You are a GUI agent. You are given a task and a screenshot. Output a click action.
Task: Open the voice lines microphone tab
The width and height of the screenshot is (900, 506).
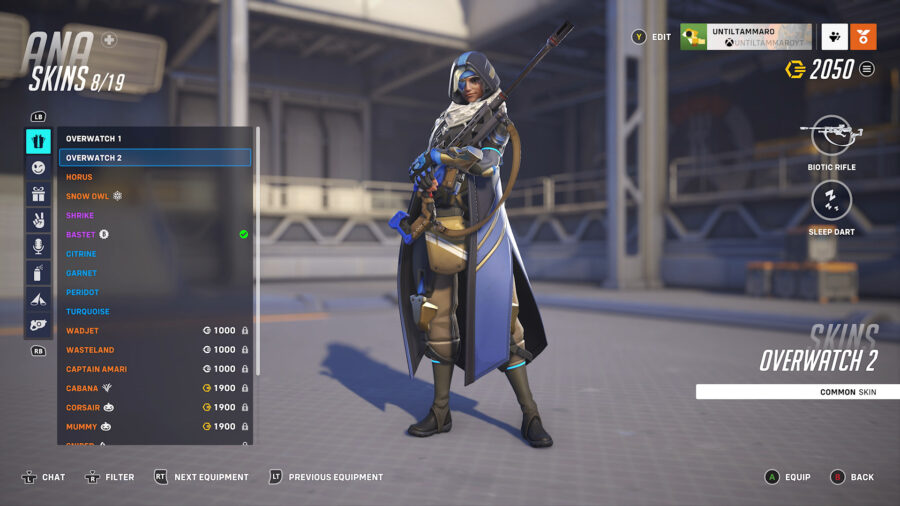[x=38, y=246]
